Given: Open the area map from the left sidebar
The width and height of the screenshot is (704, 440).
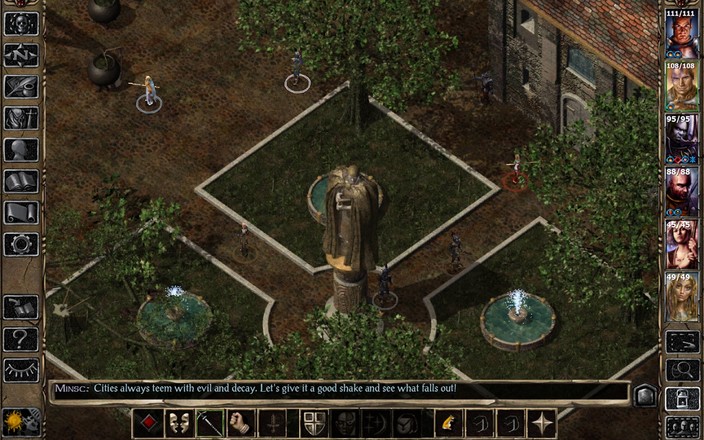Looking at the screenshot, I should coord(21,55).
